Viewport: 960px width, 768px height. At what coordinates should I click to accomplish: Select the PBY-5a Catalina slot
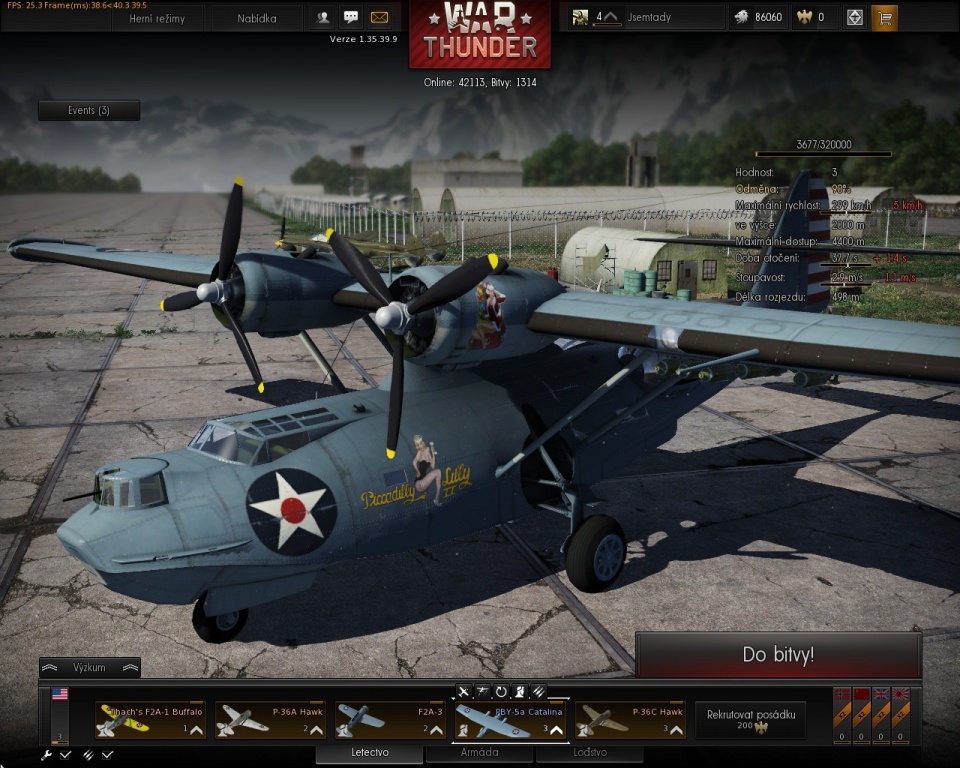(510, 719)
